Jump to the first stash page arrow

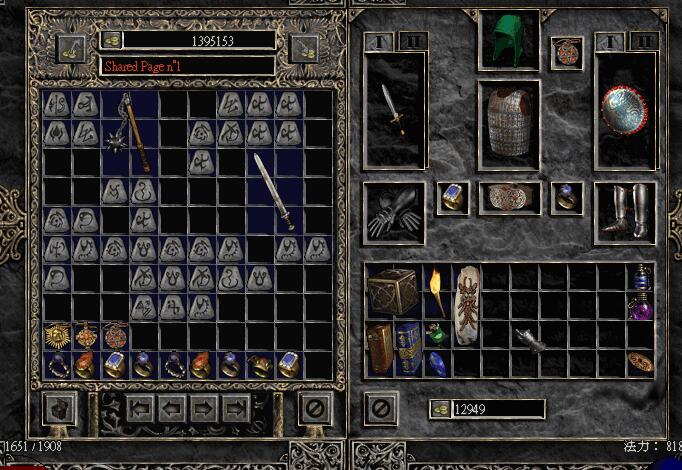coord(138,408)
